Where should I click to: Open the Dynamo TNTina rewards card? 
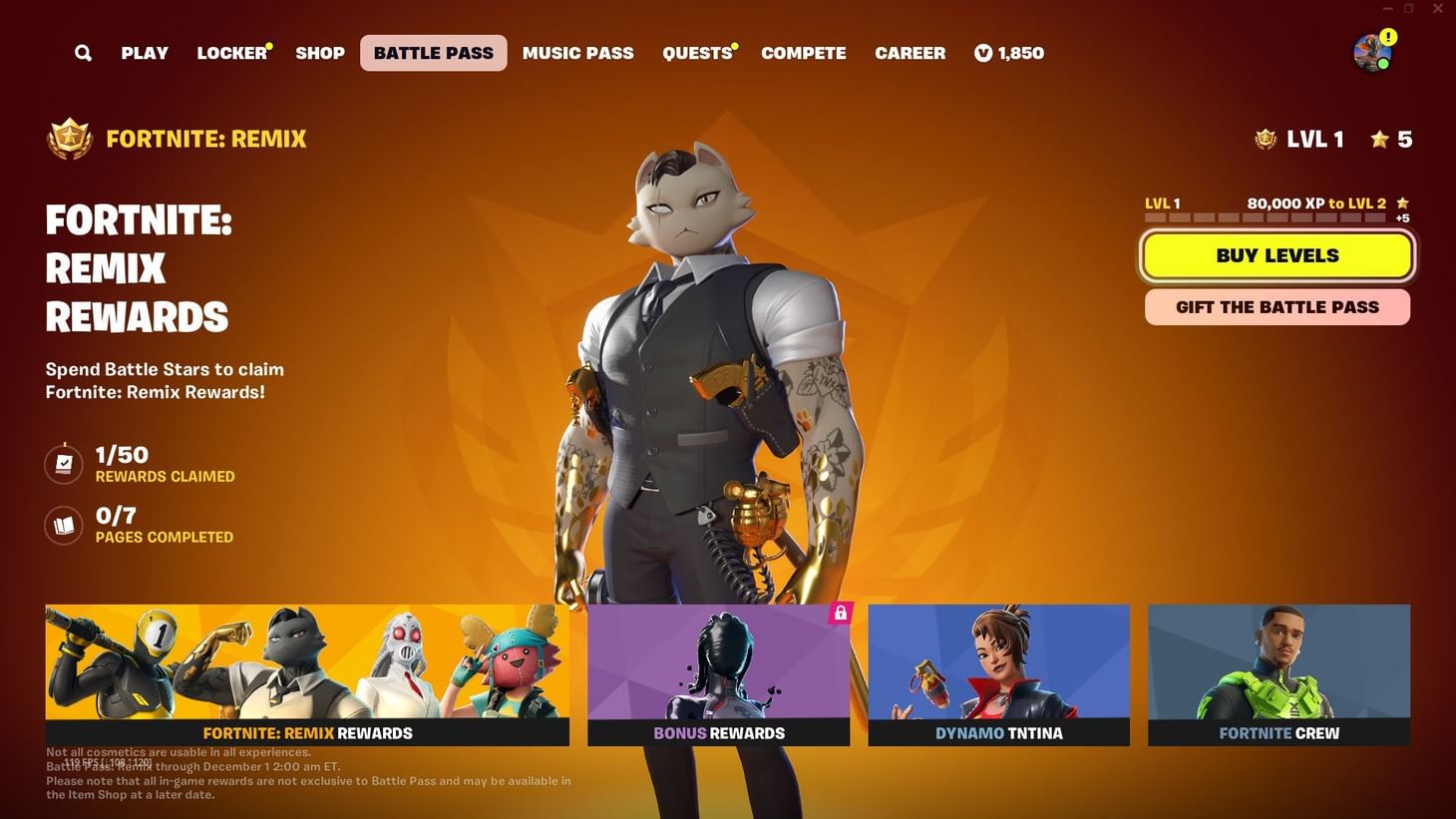pos(998,674)
